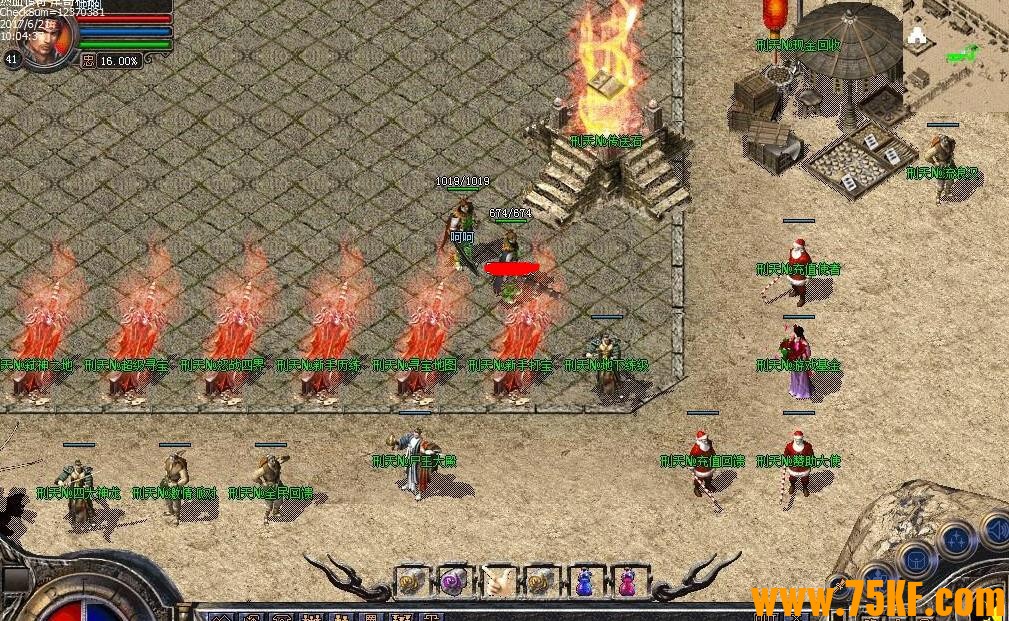This screenshot has height=621, width=1009.
Task: Use the red potion hotbar slot
Action: [627, 581]
